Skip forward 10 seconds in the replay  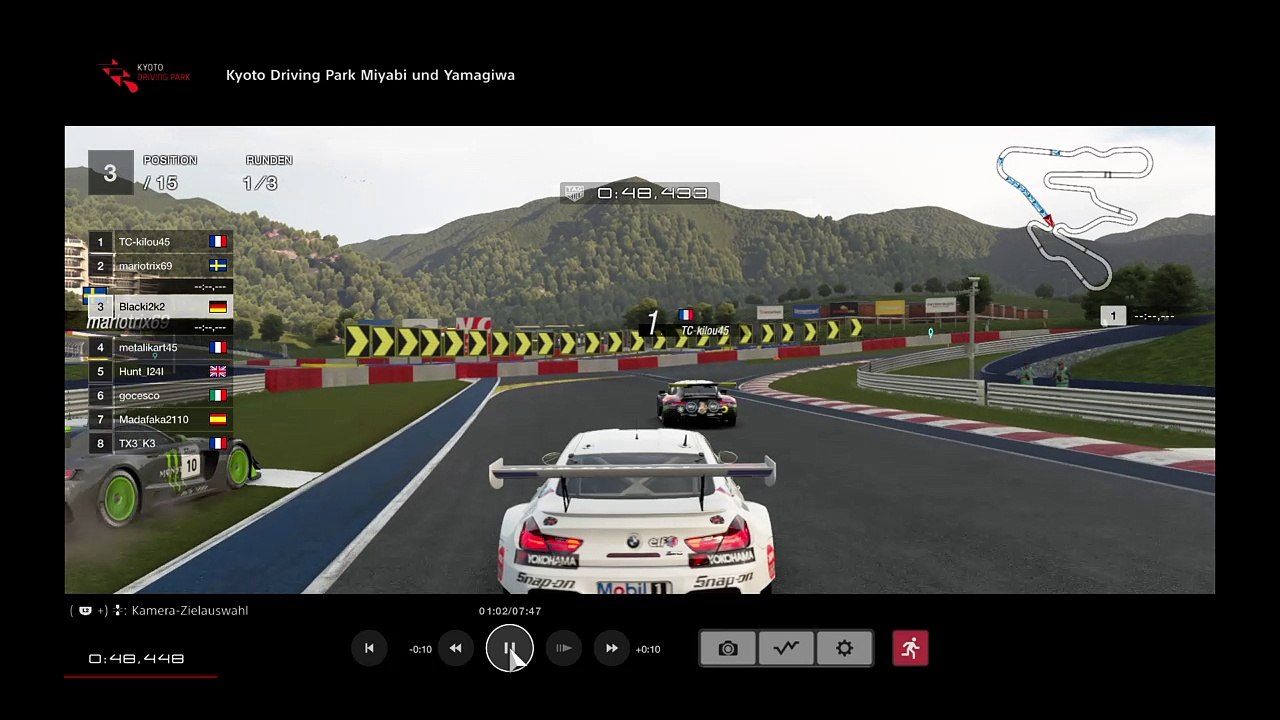point(612,649)
